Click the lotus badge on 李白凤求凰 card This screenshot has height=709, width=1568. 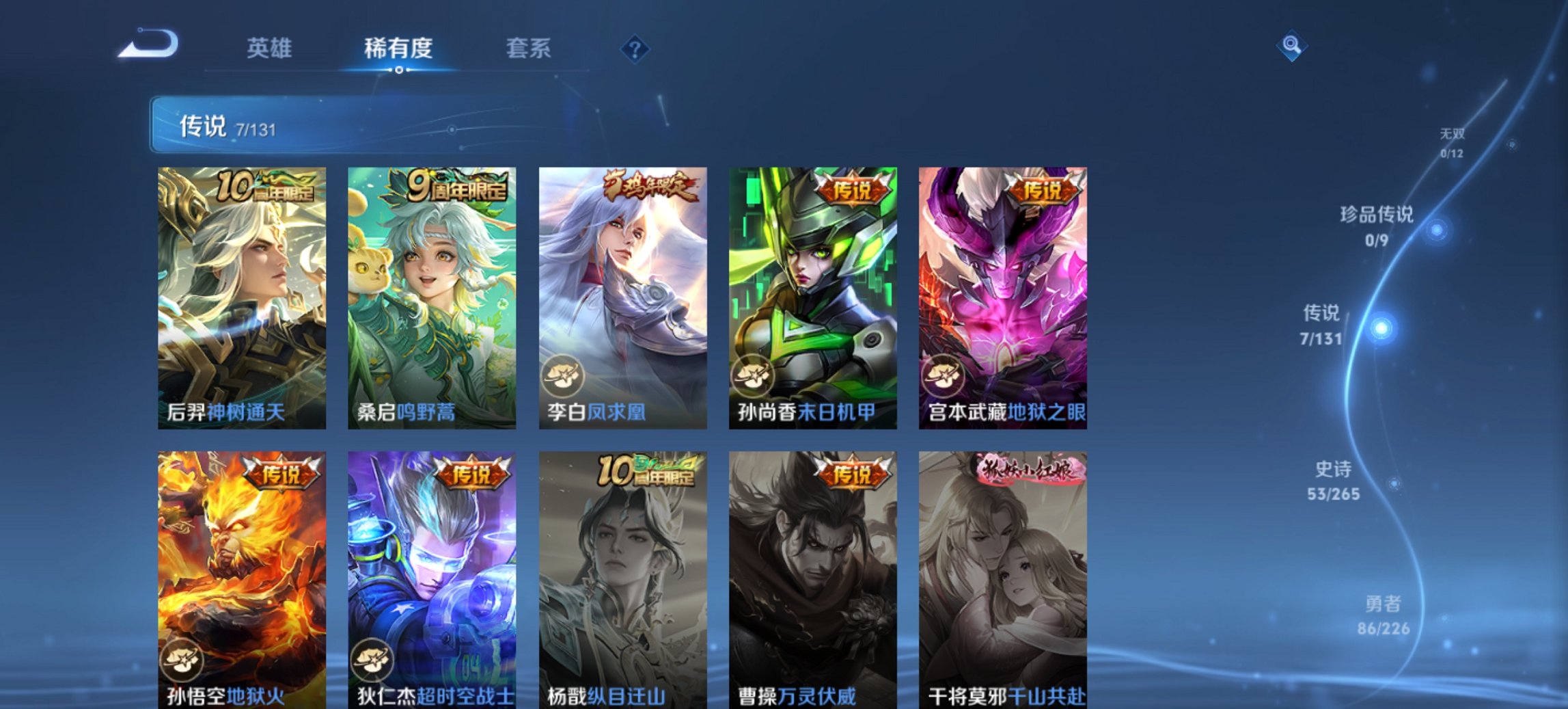pyautogui.click(x=566, y=376)
